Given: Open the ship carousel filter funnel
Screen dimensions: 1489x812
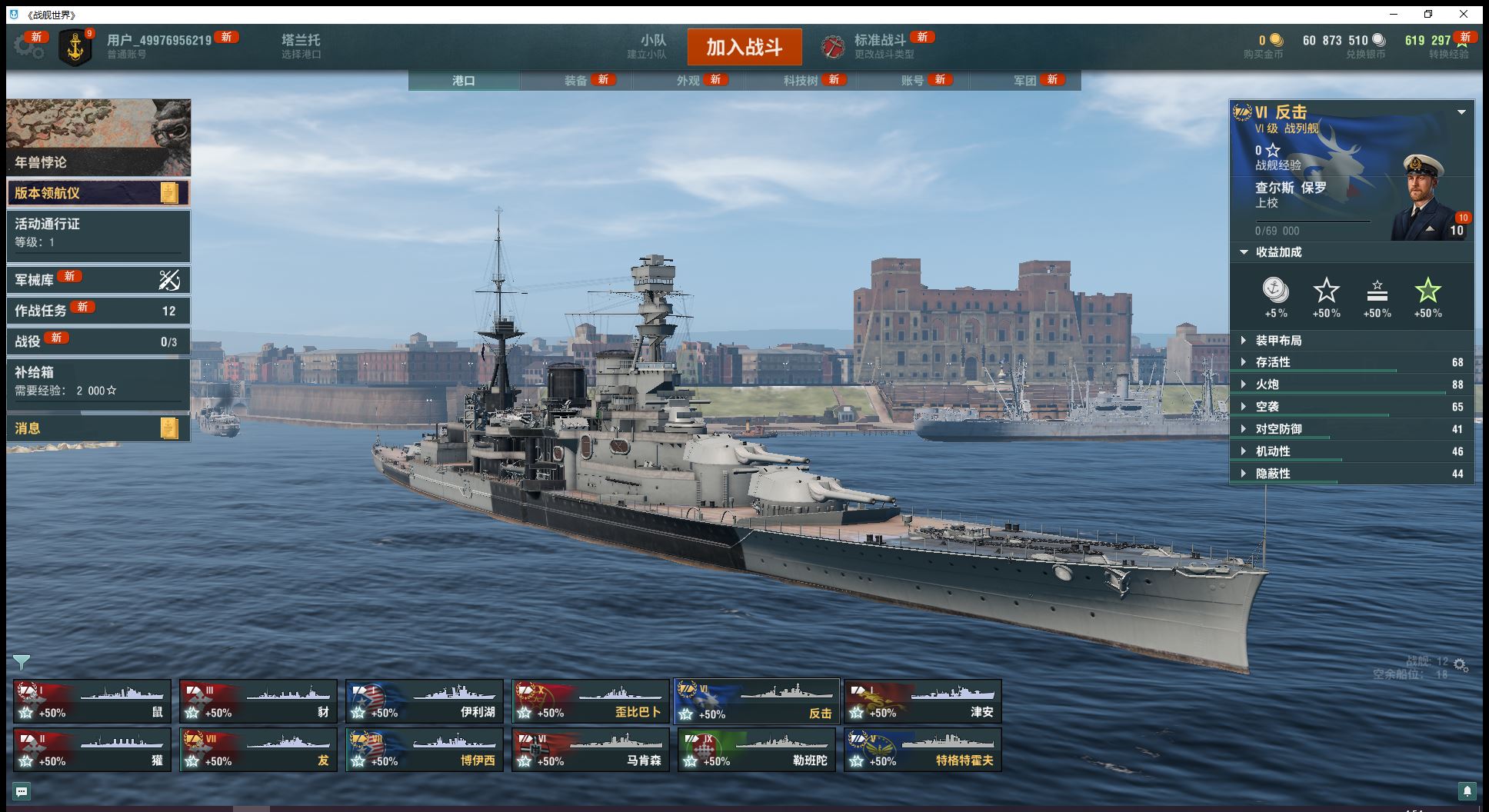Looking at the screenshot, I should click(22, 662).
